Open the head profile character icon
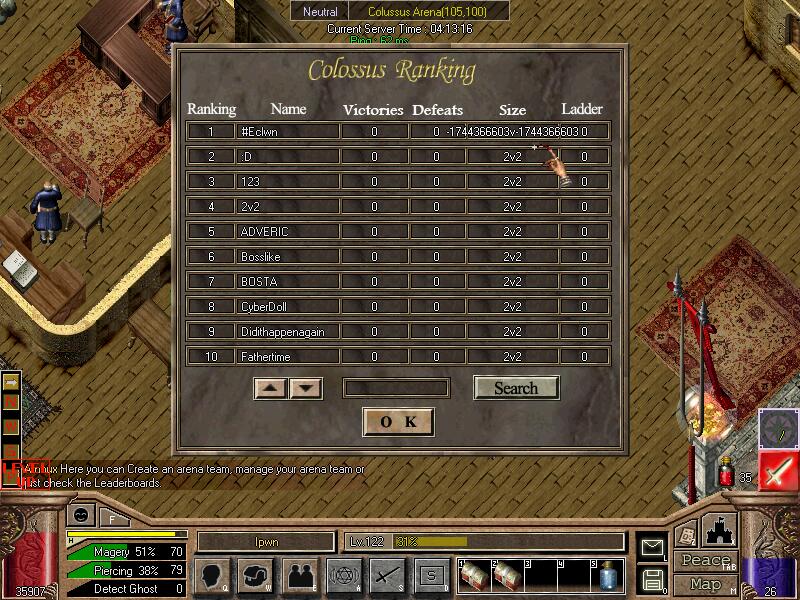 [213, 575]
